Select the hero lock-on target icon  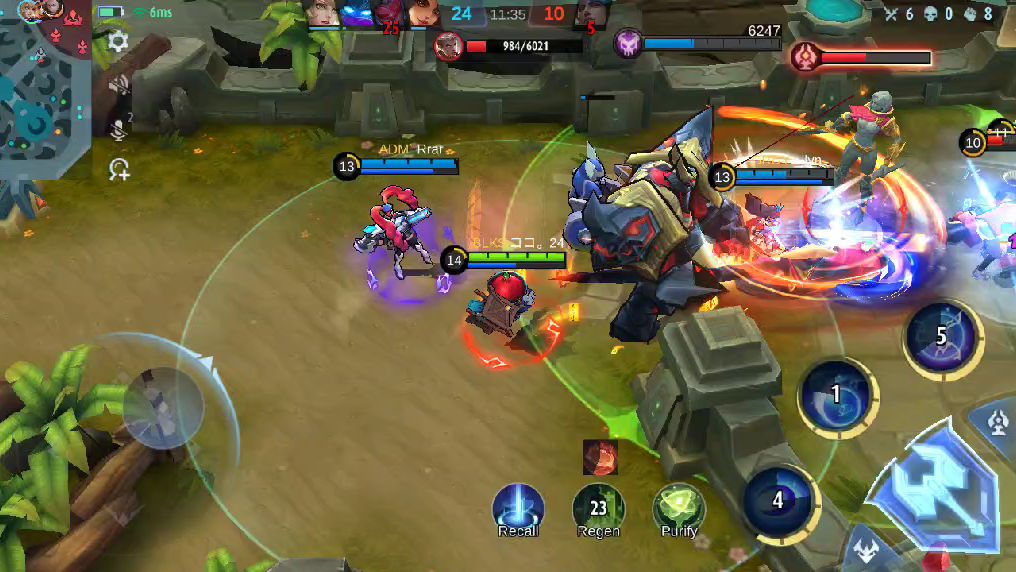(119, 169)
